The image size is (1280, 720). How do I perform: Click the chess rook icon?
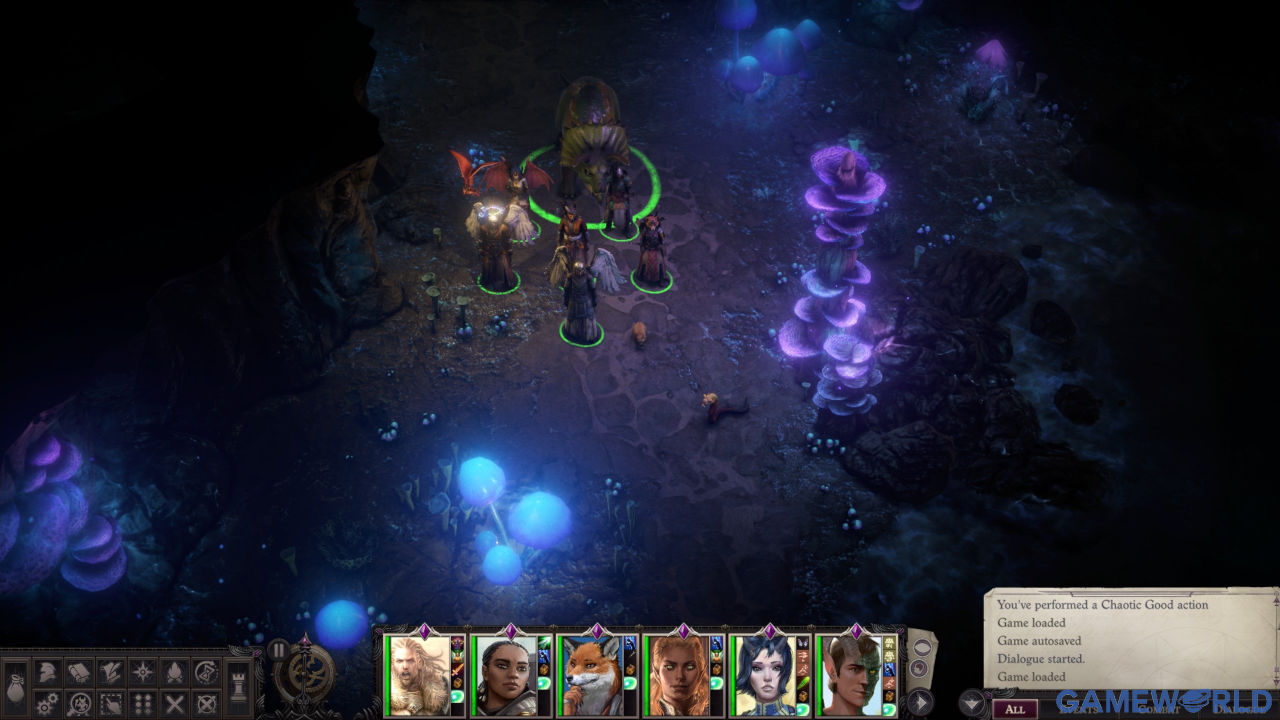(240, 687)
